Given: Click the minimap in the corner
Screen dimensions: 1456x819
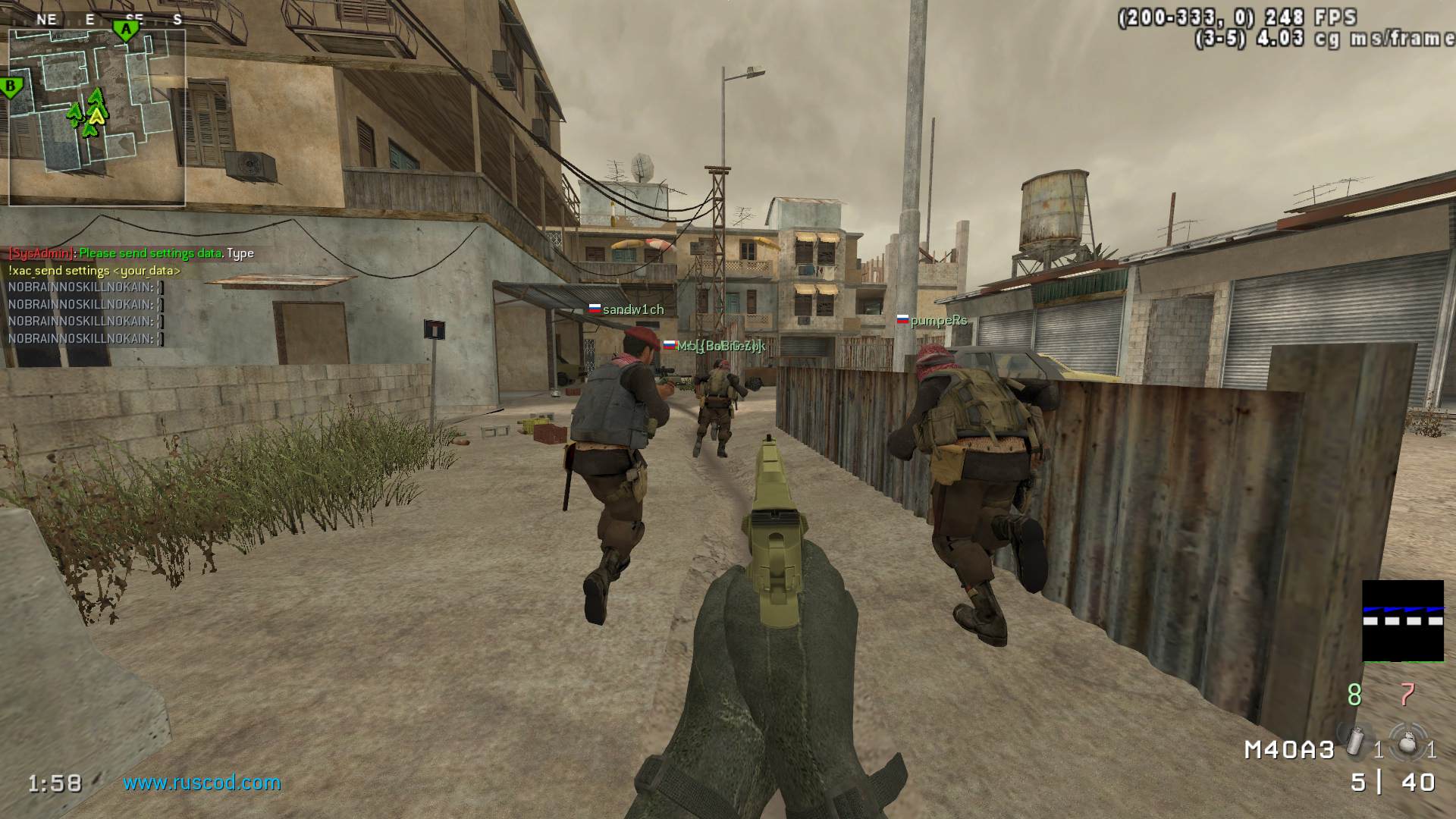Looking at the screenshot, I should pos(96,118).
